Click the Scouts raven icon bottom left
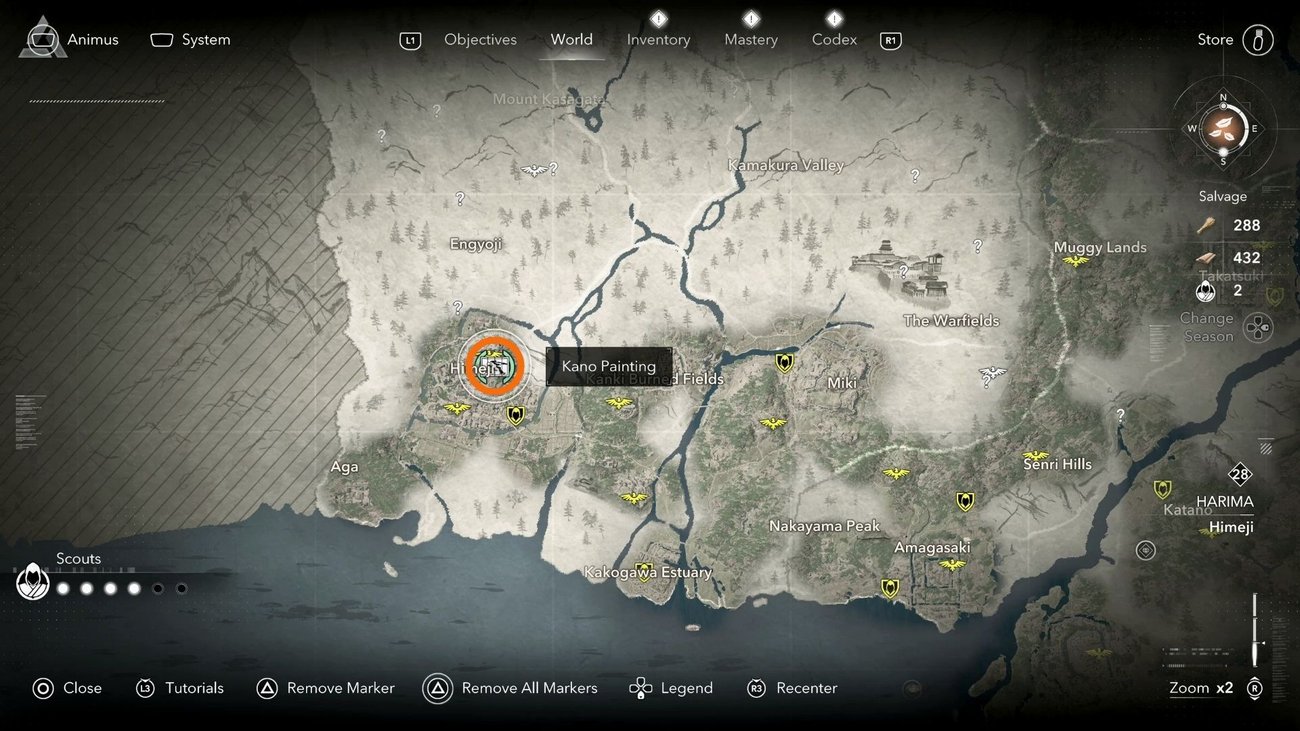This screenshot has height=731, width=1300. 33,580
